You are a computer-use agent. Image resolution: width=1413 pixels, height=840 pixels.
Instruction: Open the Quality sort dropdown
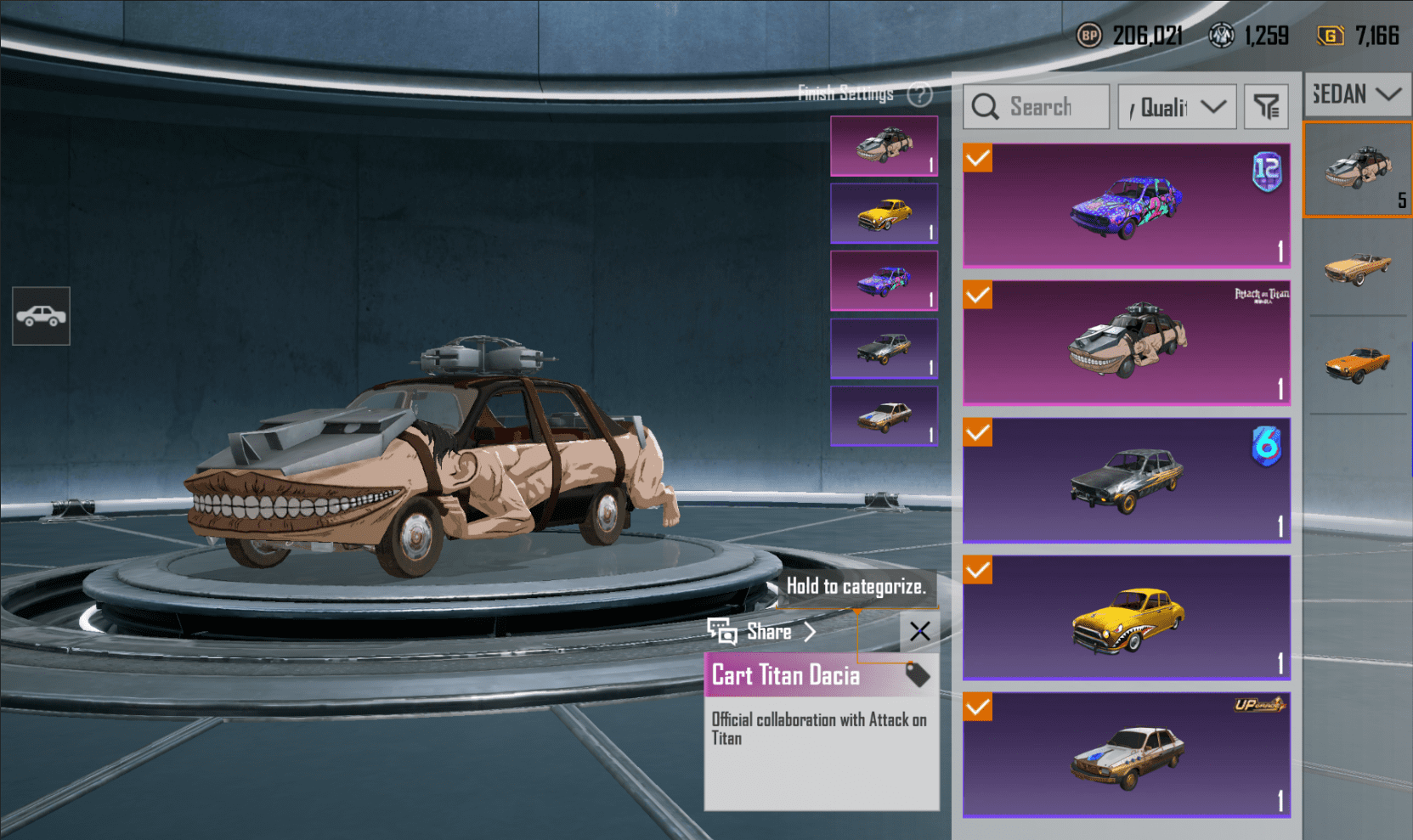(1177, 107)
